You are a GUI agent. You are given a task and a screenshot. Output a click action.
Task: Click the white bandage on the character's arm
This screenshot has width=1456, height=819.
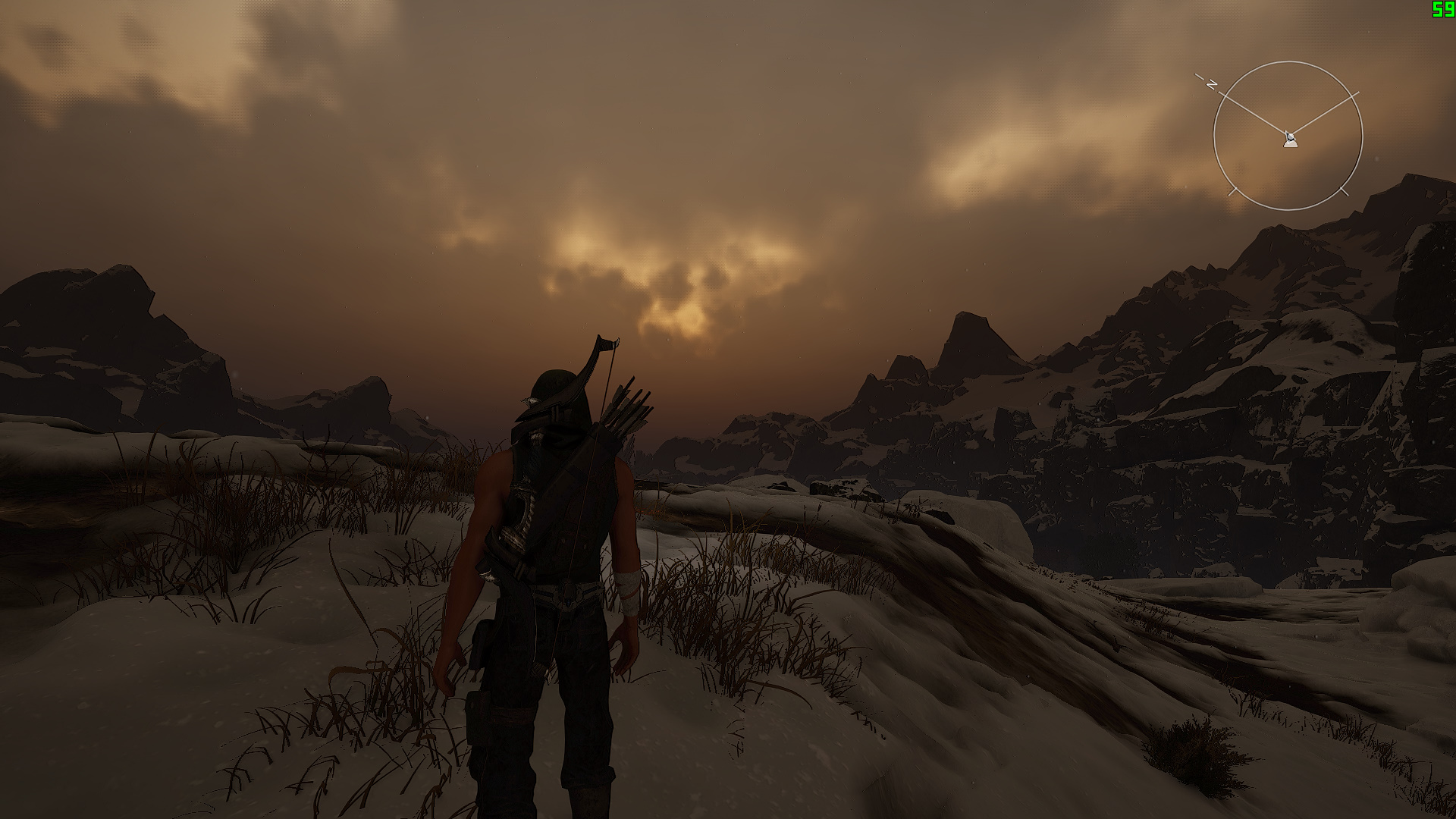click(627, 591)
